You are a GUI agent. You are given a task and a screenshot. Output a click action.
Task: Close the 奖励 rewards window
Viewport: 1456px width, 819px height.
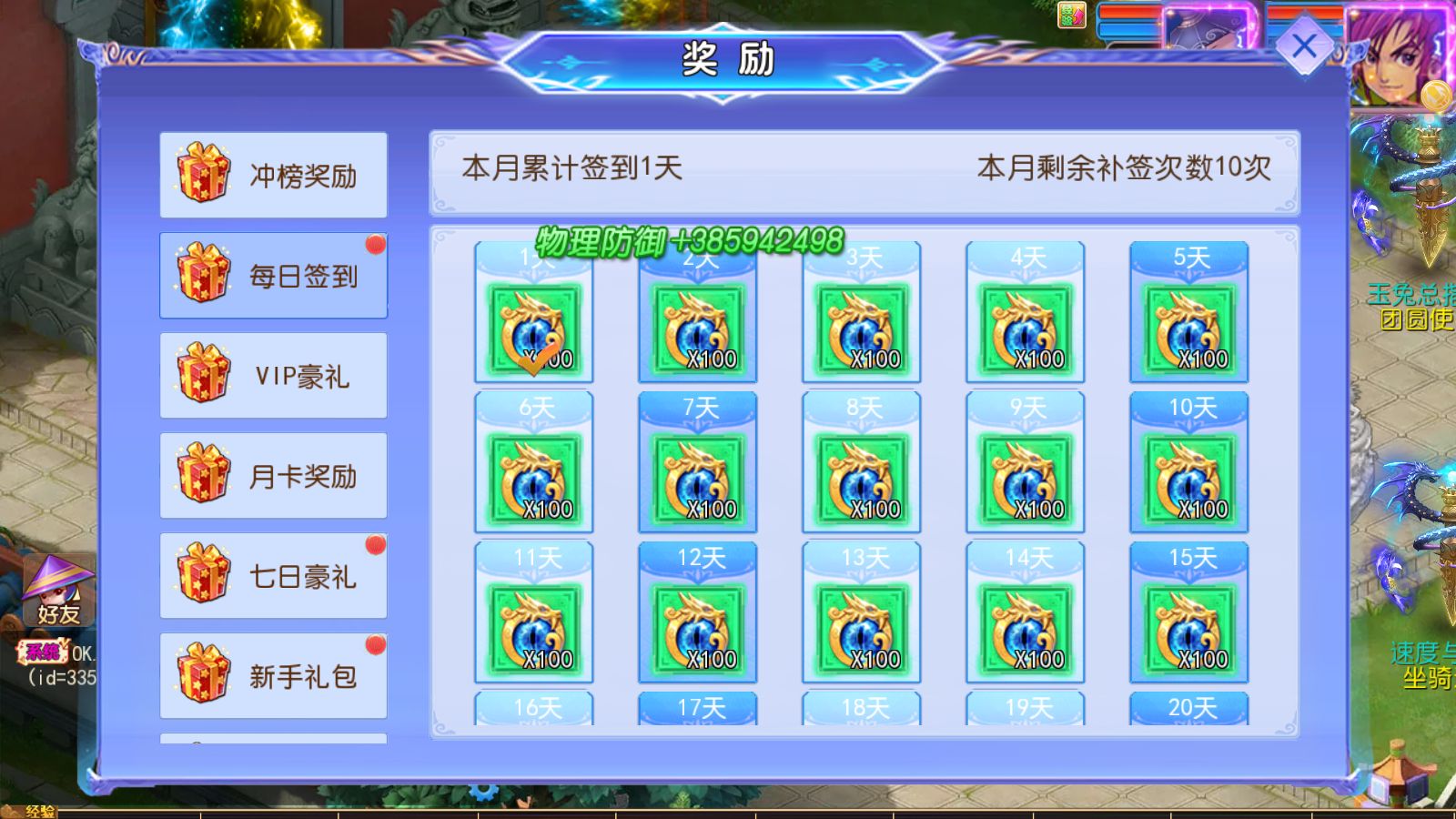coord(1305,43)
